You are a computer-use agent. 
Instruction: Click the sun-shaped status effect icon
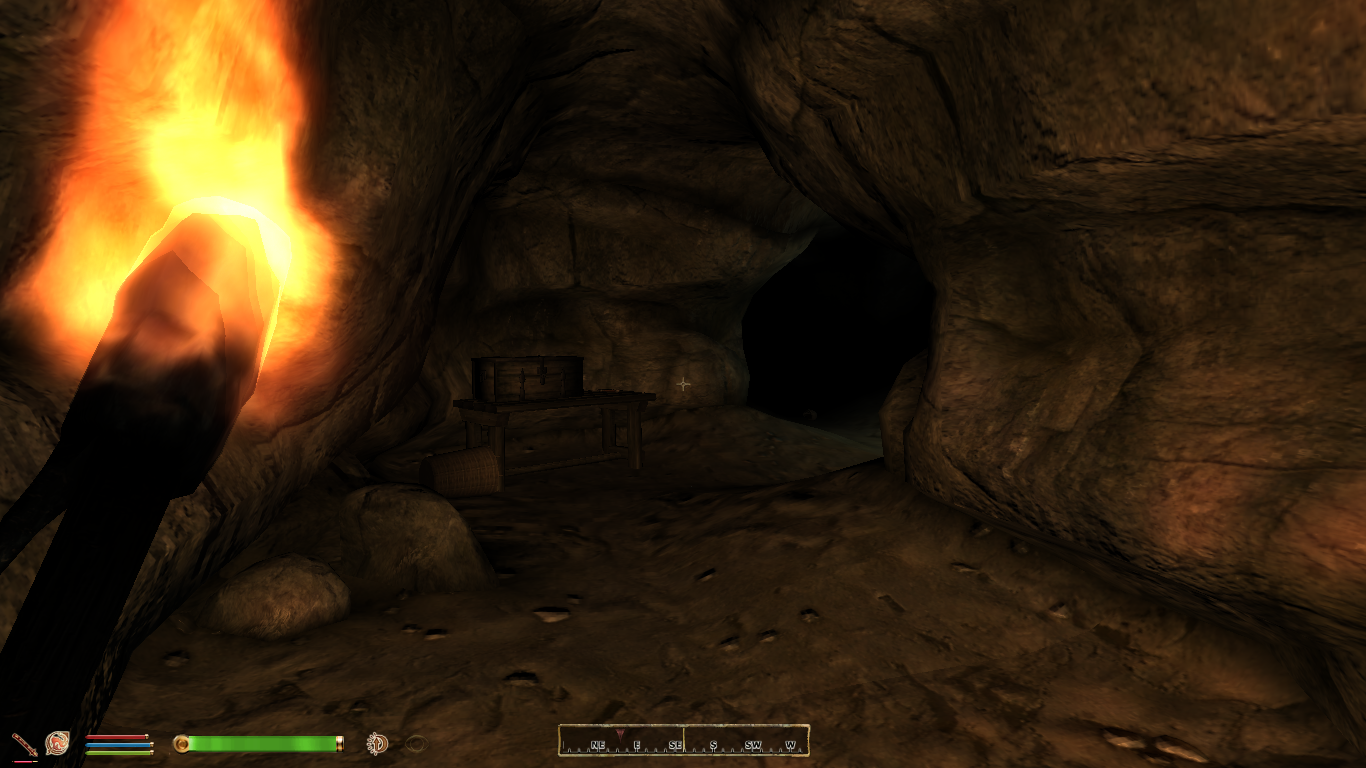378,743
